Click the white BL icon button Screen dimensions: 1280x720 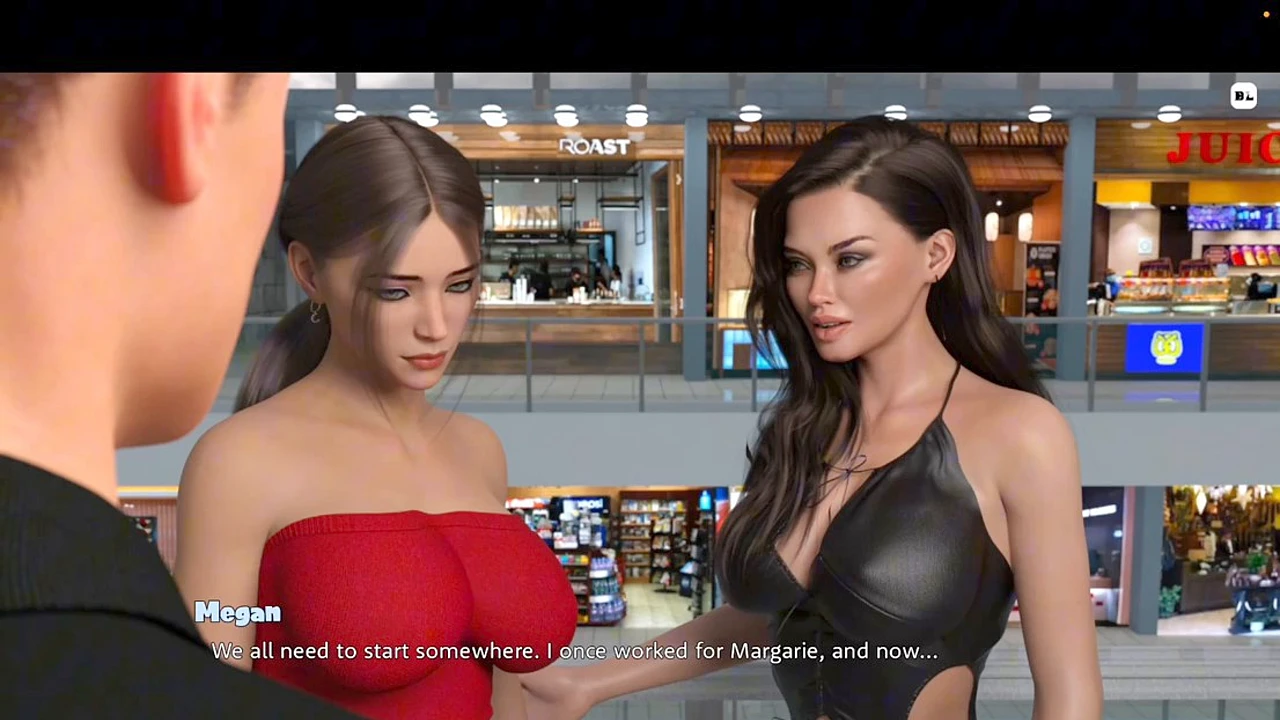click(x=1243, y=96)
